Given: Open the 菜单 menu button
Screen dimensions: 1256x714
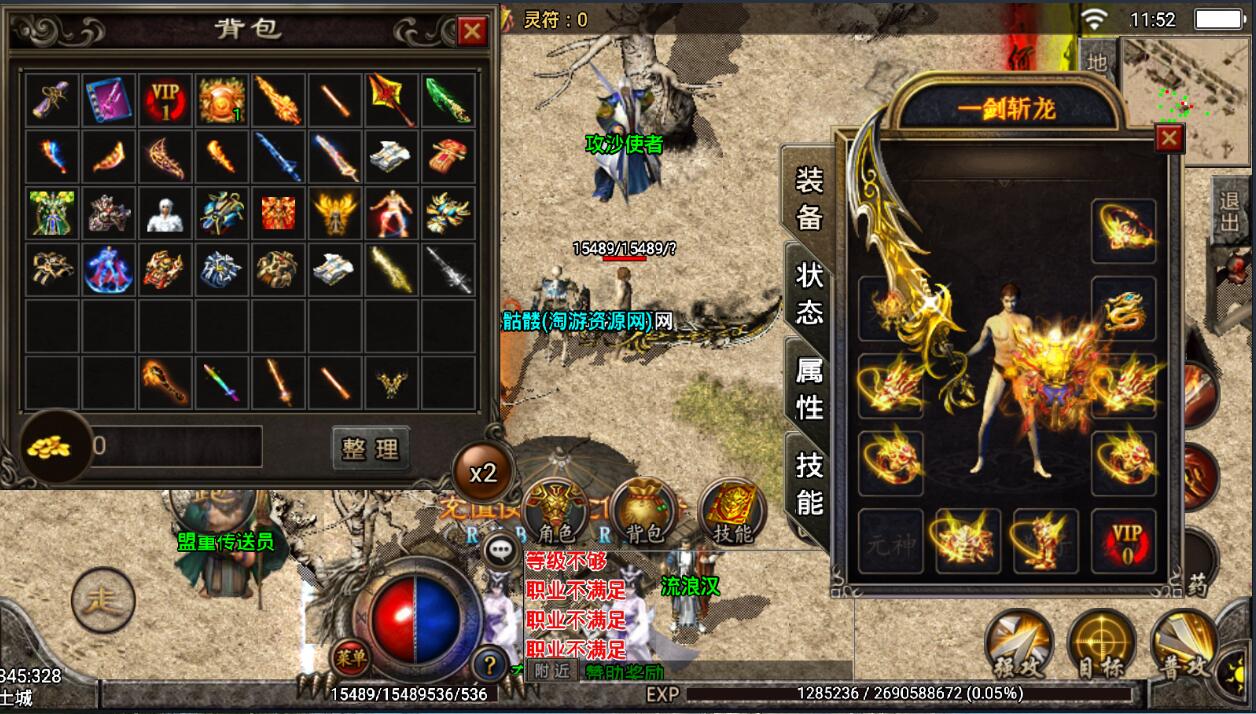Looking at the screenshot, I should (x=347, y=656).
